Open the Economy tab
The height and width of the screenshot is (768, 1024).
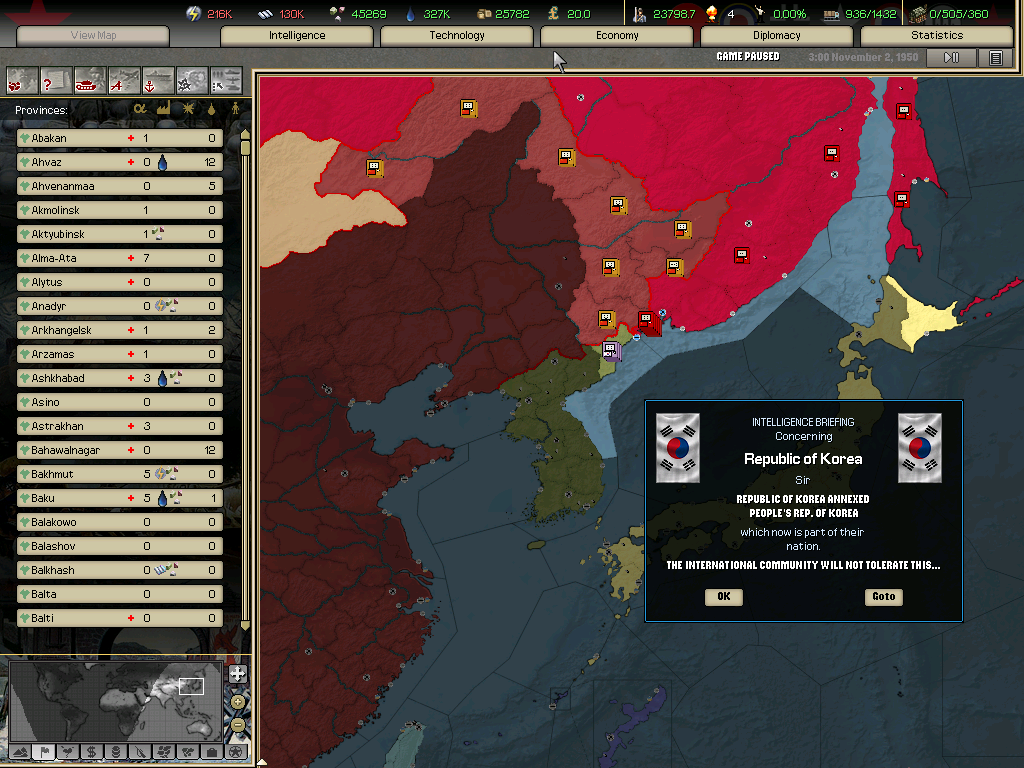tap(617, 36)
